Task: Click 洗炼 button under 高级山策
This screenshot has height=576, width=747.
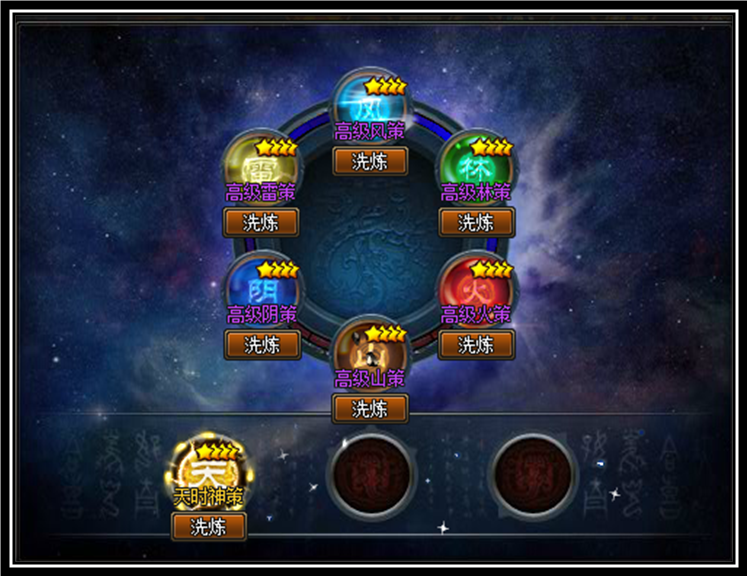Action: click(370, 408)
